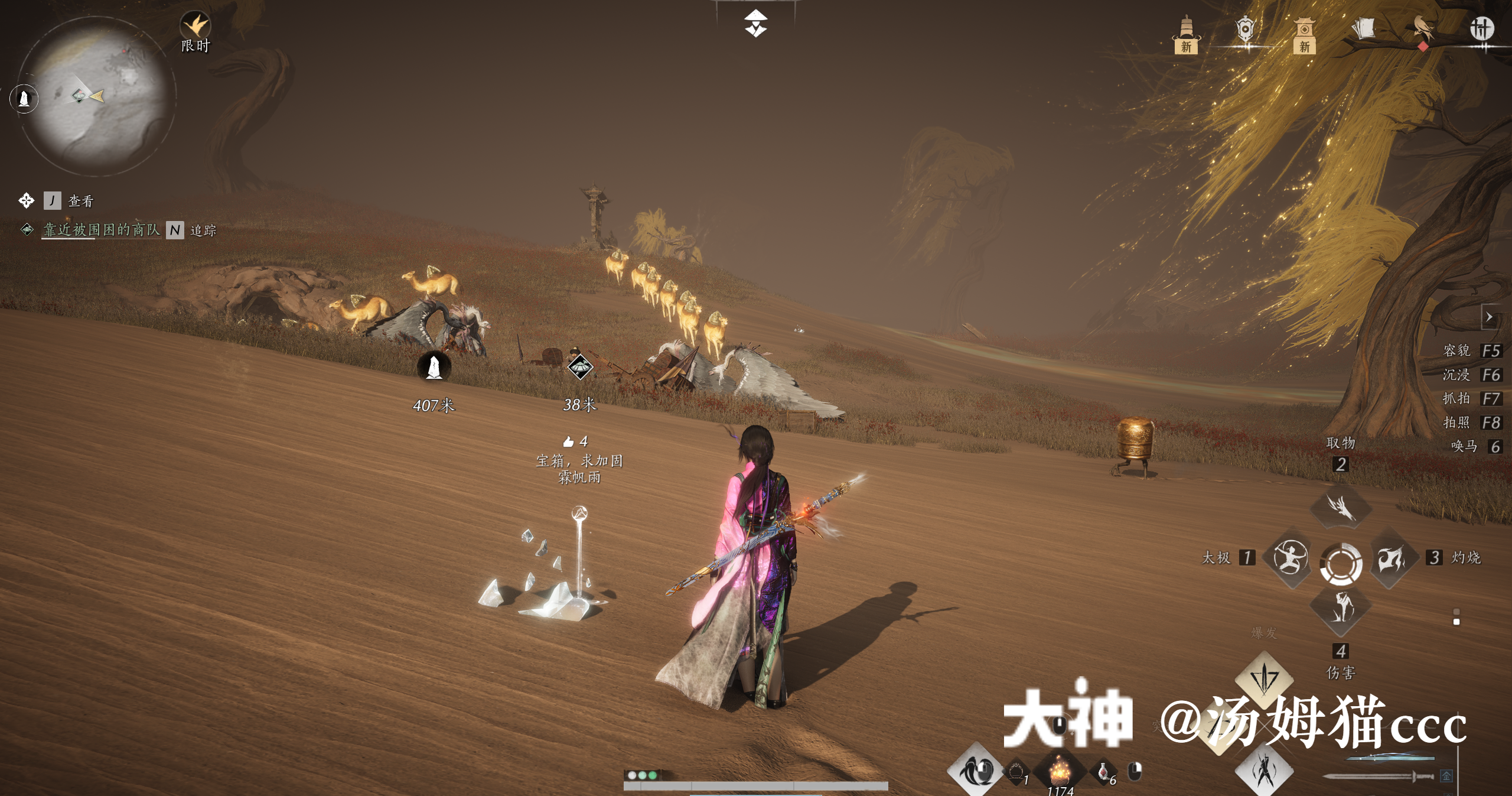Screen dimensions: 1512x796
Task: Open the shield emblem icon in top bar
Action: click(1246, 27)
